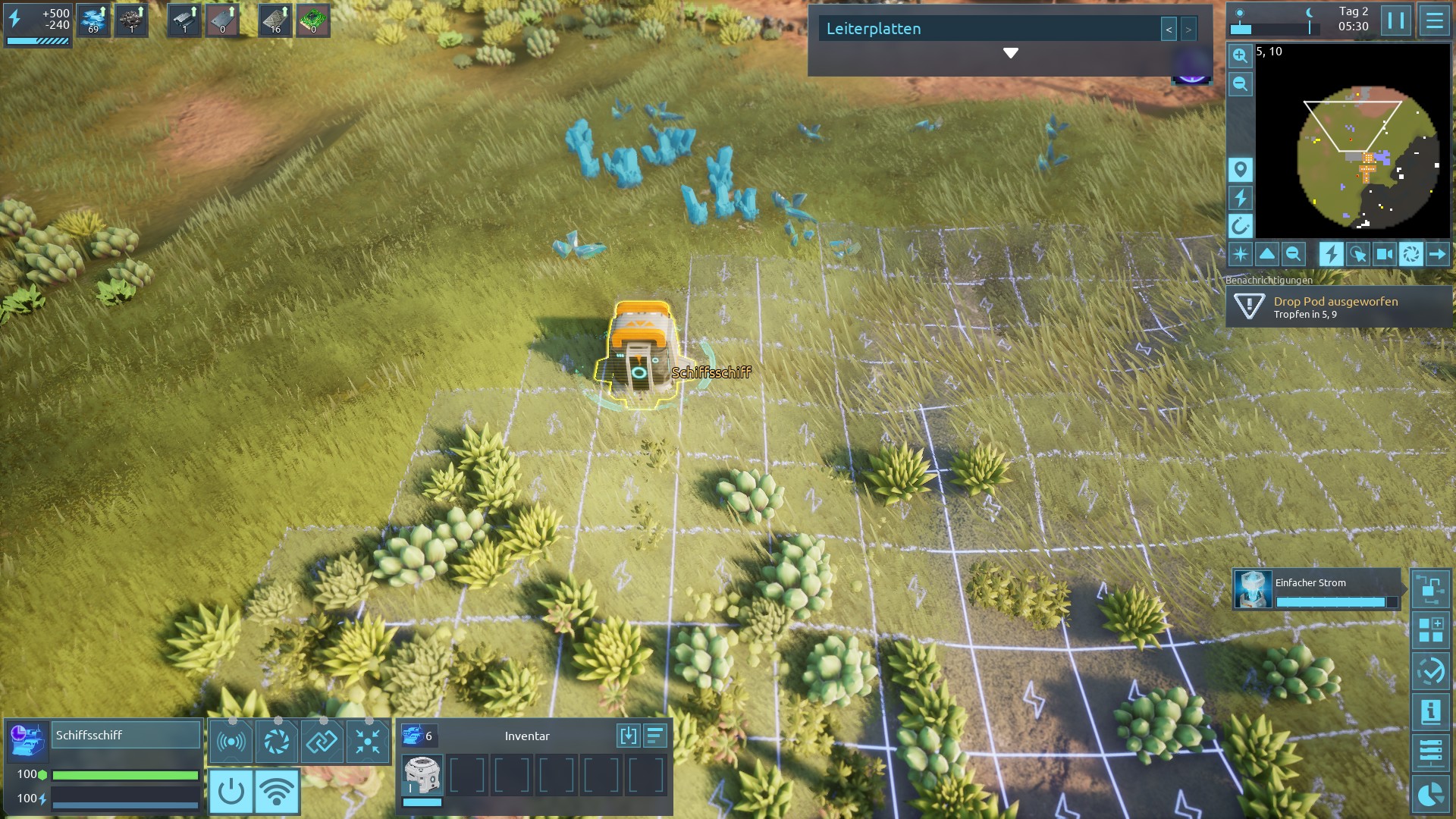Image resolution: width=1456 pixels, height=819 pixels.
Task: Toggle the magnet button beside the minimap
Action: click(x=1240, y=225)
